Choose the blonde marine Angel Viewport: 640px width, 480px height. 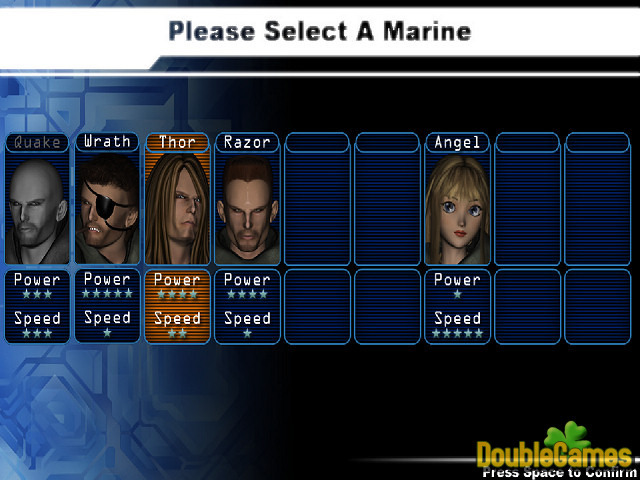pyautogui.click(x=457, y=207)
